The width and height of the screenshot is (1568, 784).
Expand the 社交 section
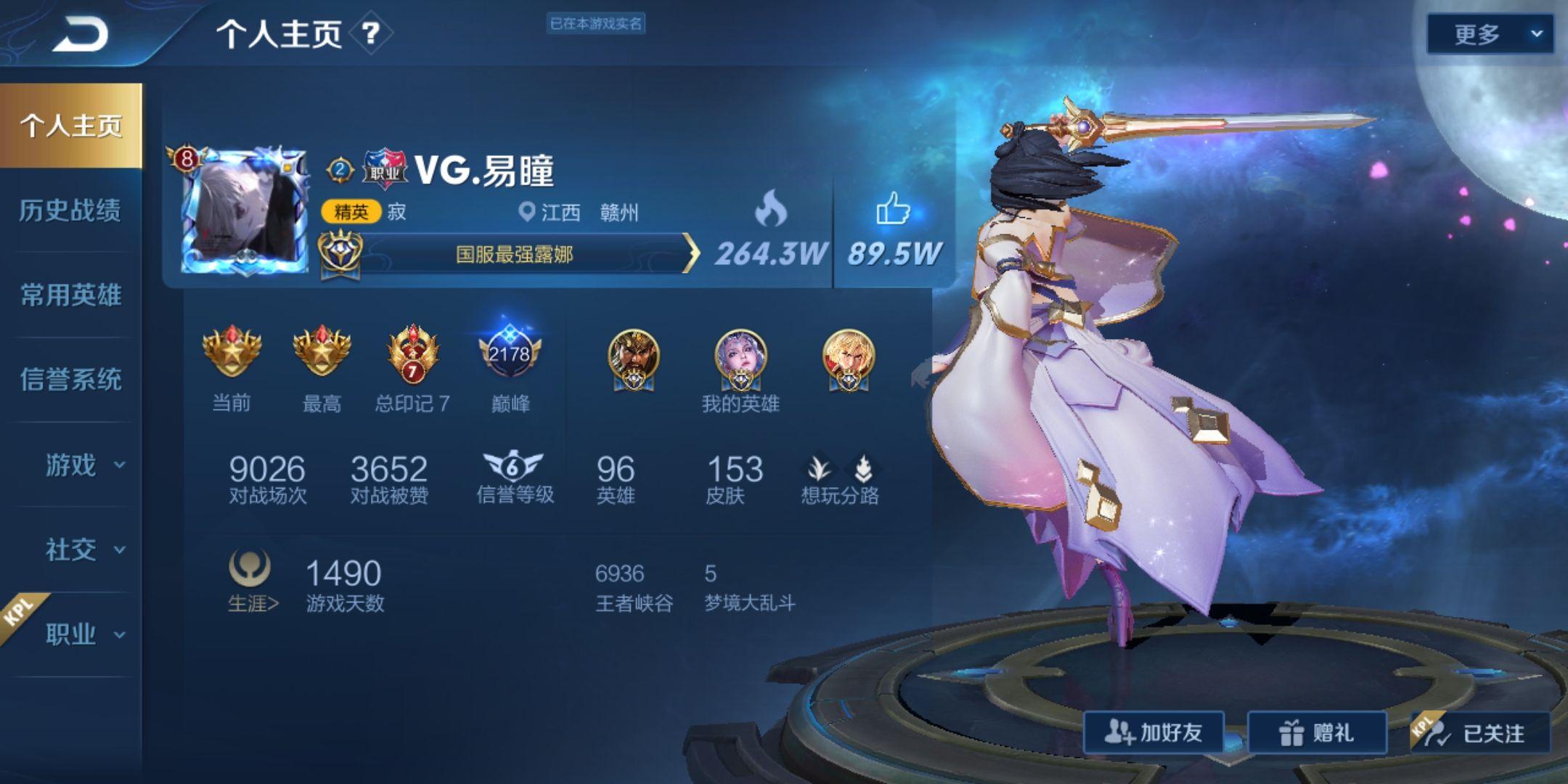coord(83,550)
